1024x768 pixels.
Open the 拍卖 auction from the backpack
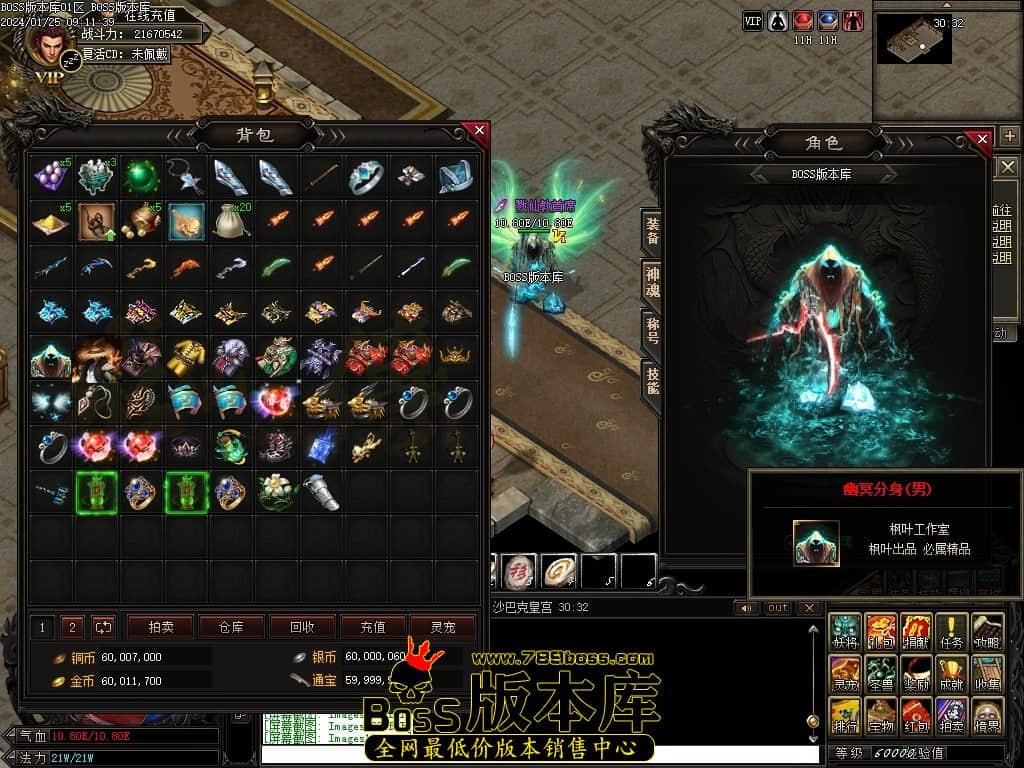(161, 627)
